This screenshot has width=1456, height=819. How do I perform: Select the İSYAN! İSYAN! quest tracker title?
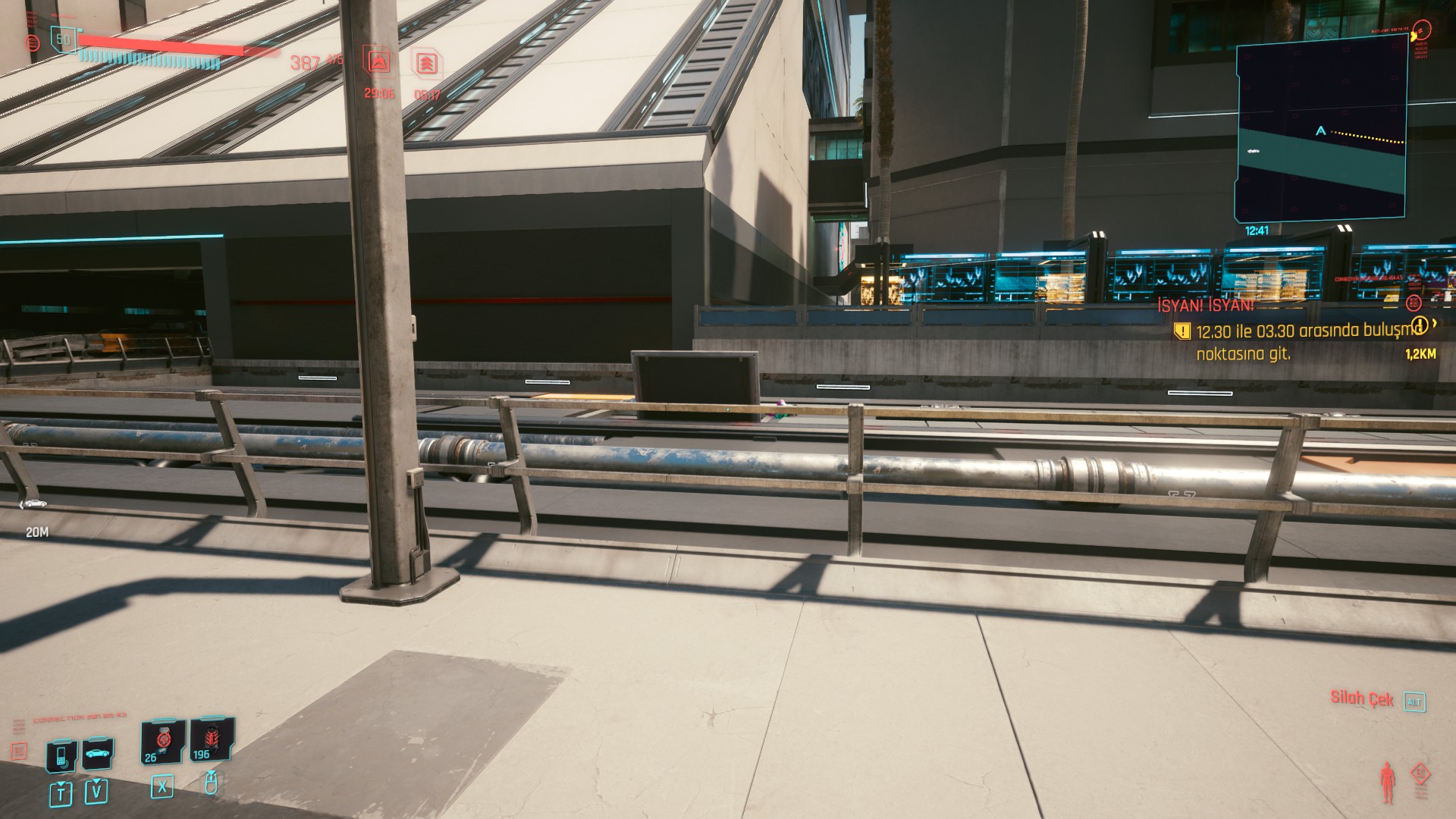point(1206,306)
